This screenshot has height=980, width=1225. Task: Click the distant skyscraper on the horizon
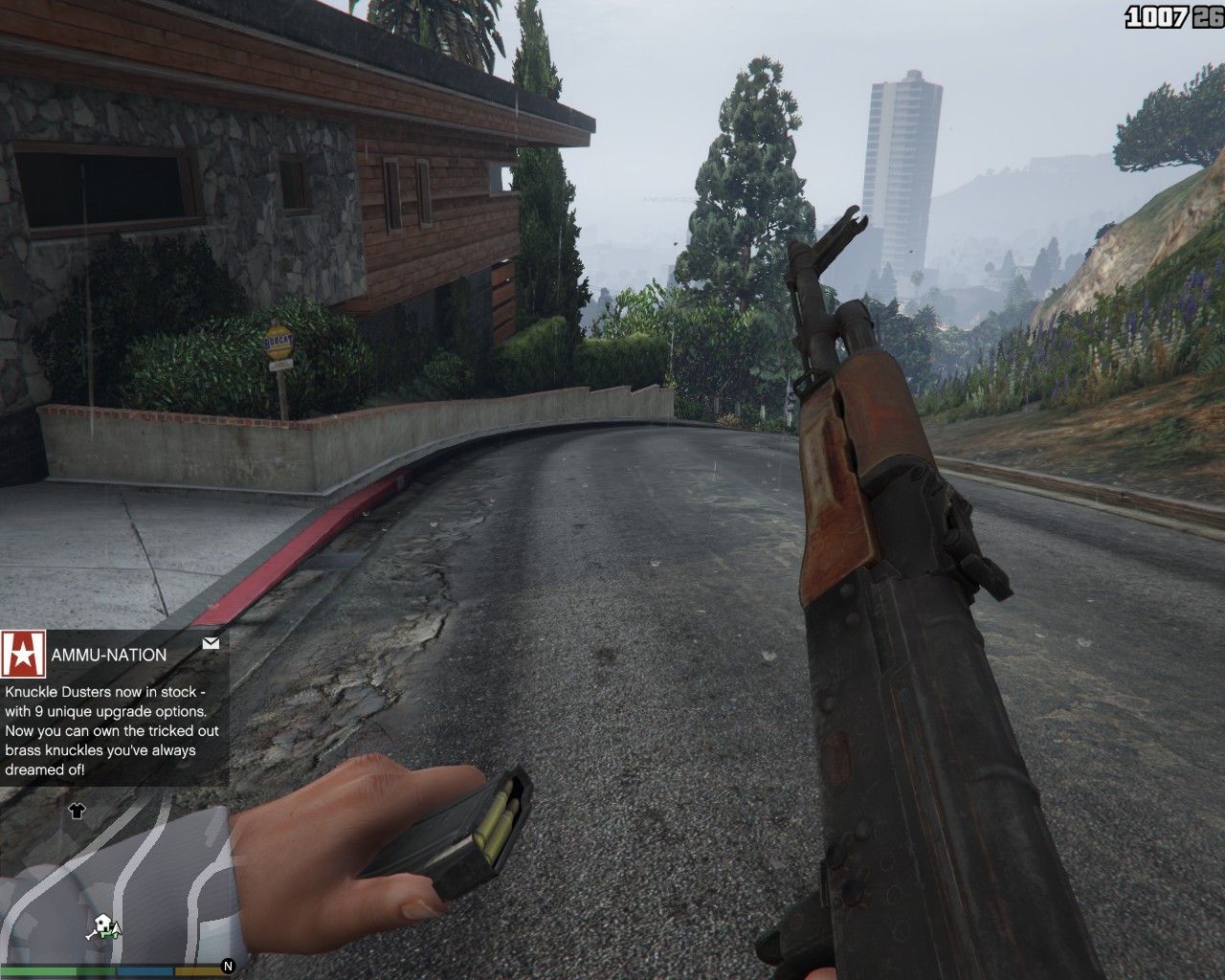tap(901, 153)
